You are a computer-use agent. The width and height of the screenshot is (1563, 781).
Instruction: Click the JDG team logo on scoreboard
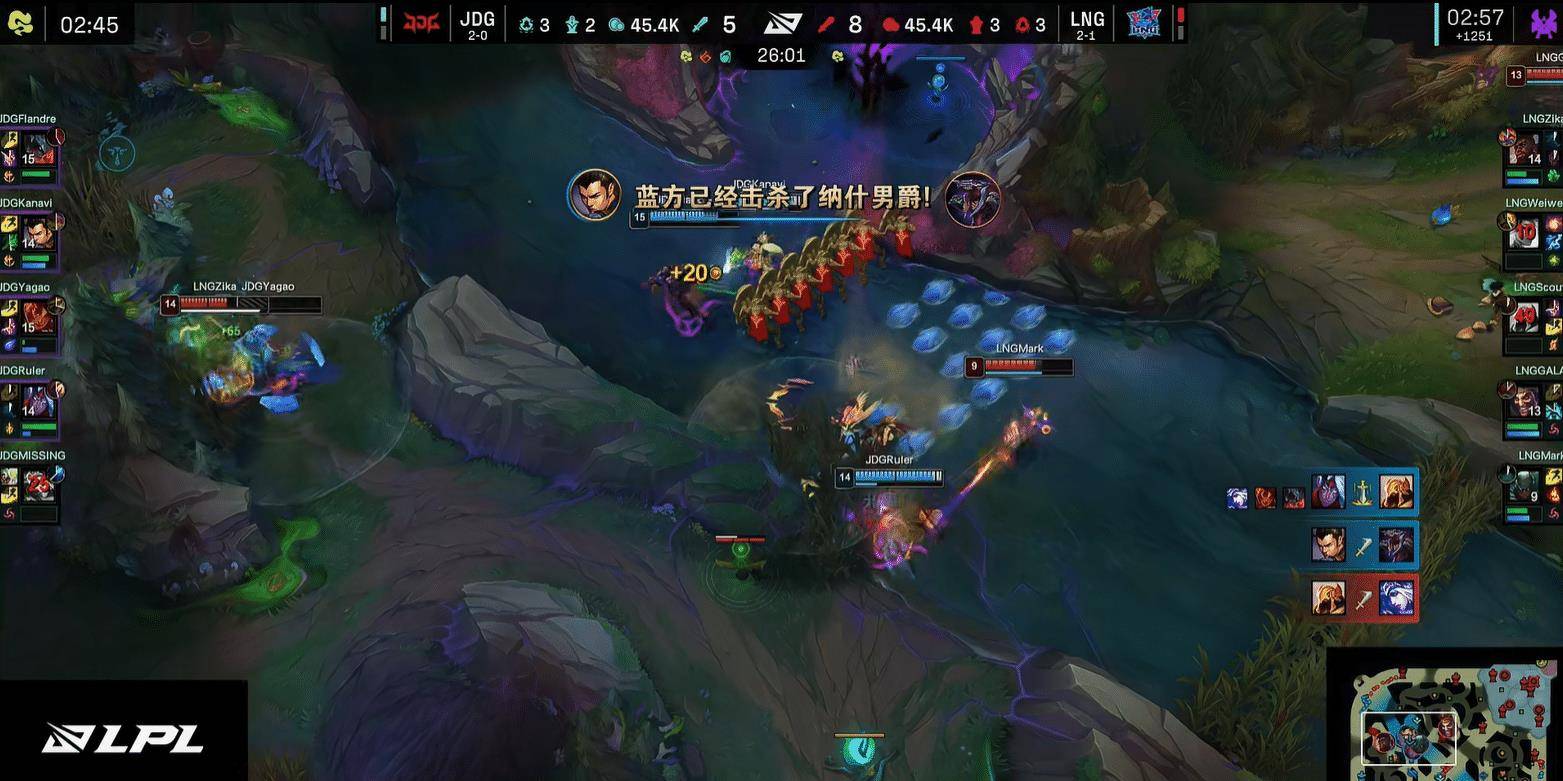tap(421, 23)
